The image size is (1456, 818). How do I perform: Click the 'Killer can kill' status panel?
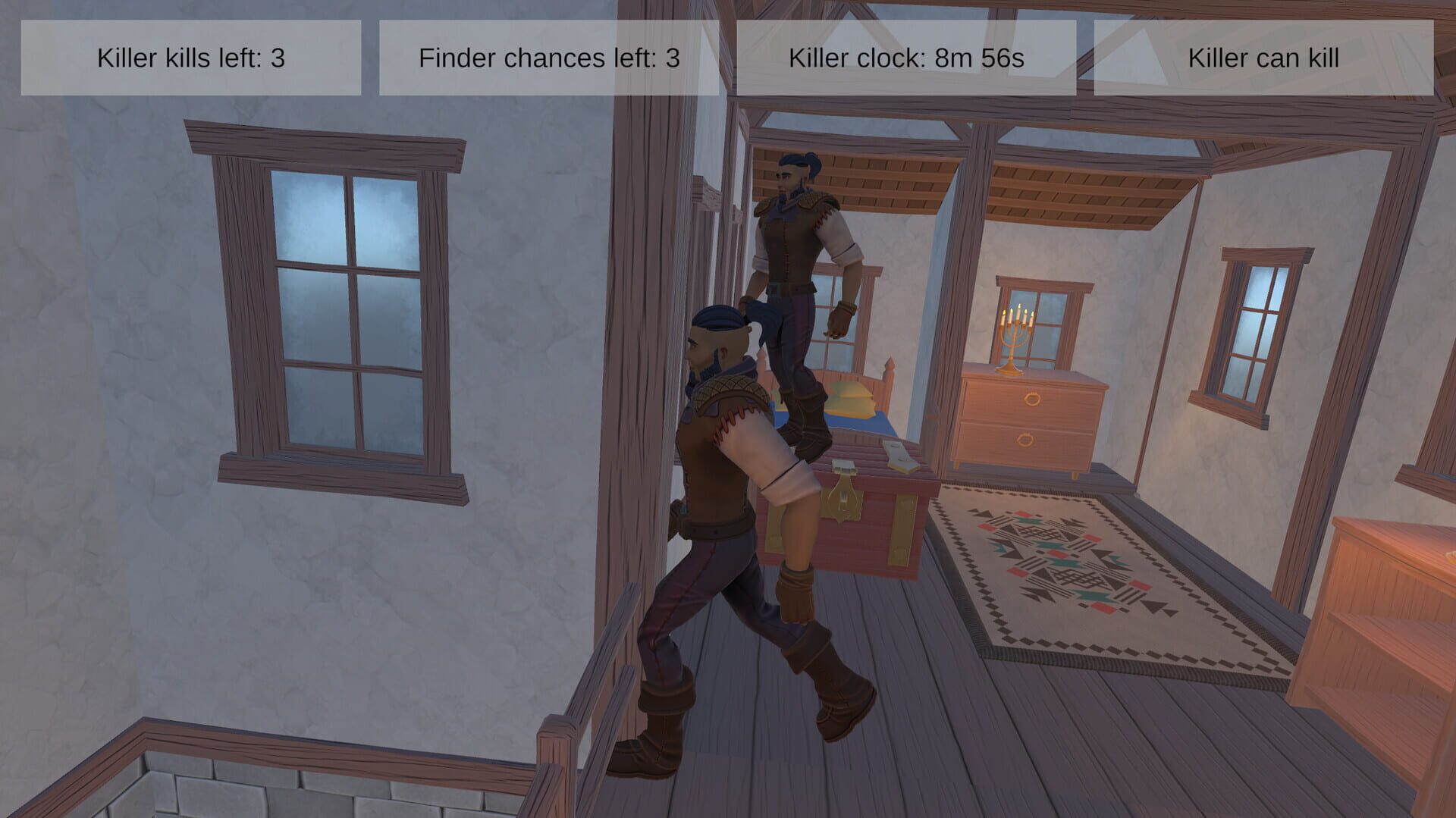click(1263, 57)
